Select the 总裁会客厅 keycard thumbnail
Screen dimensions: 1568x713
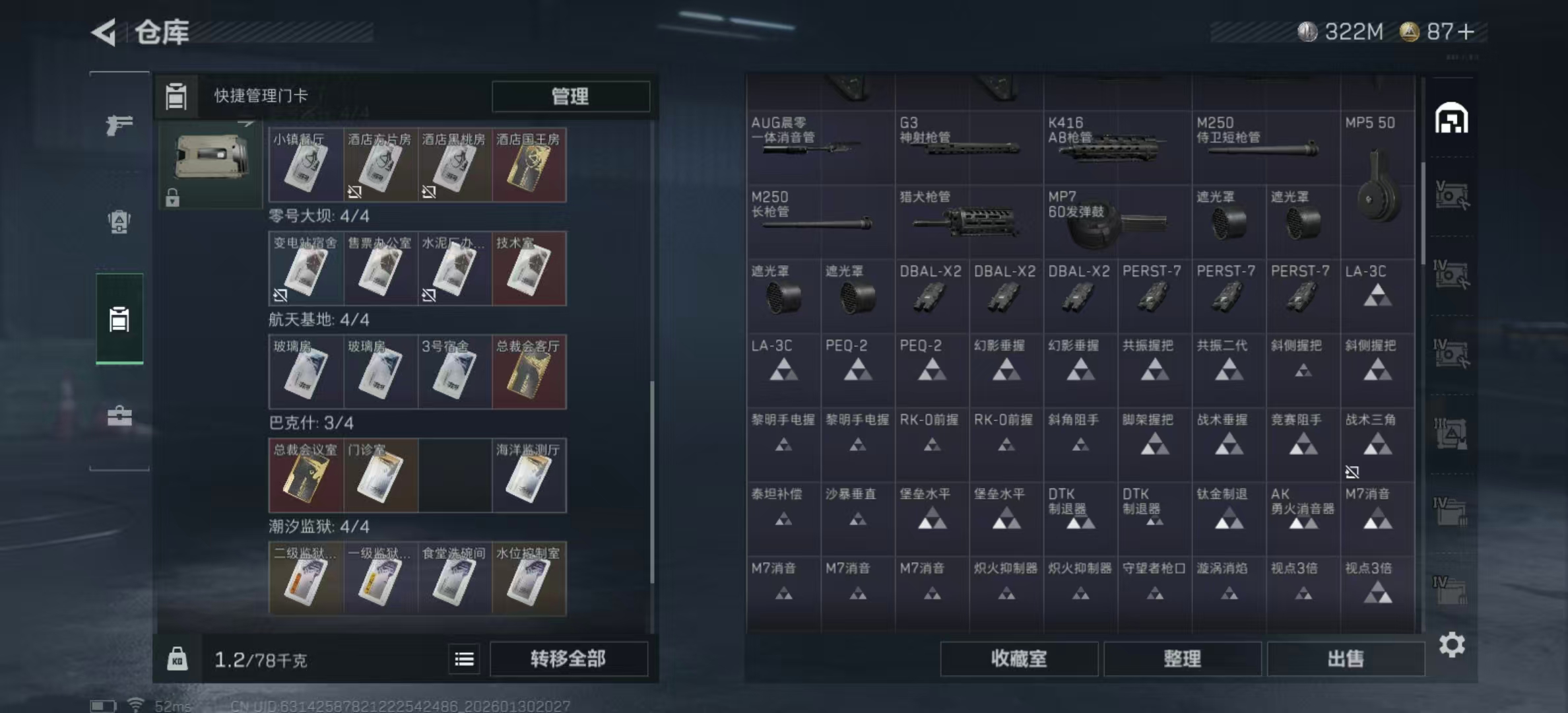[x=528, y=373]
